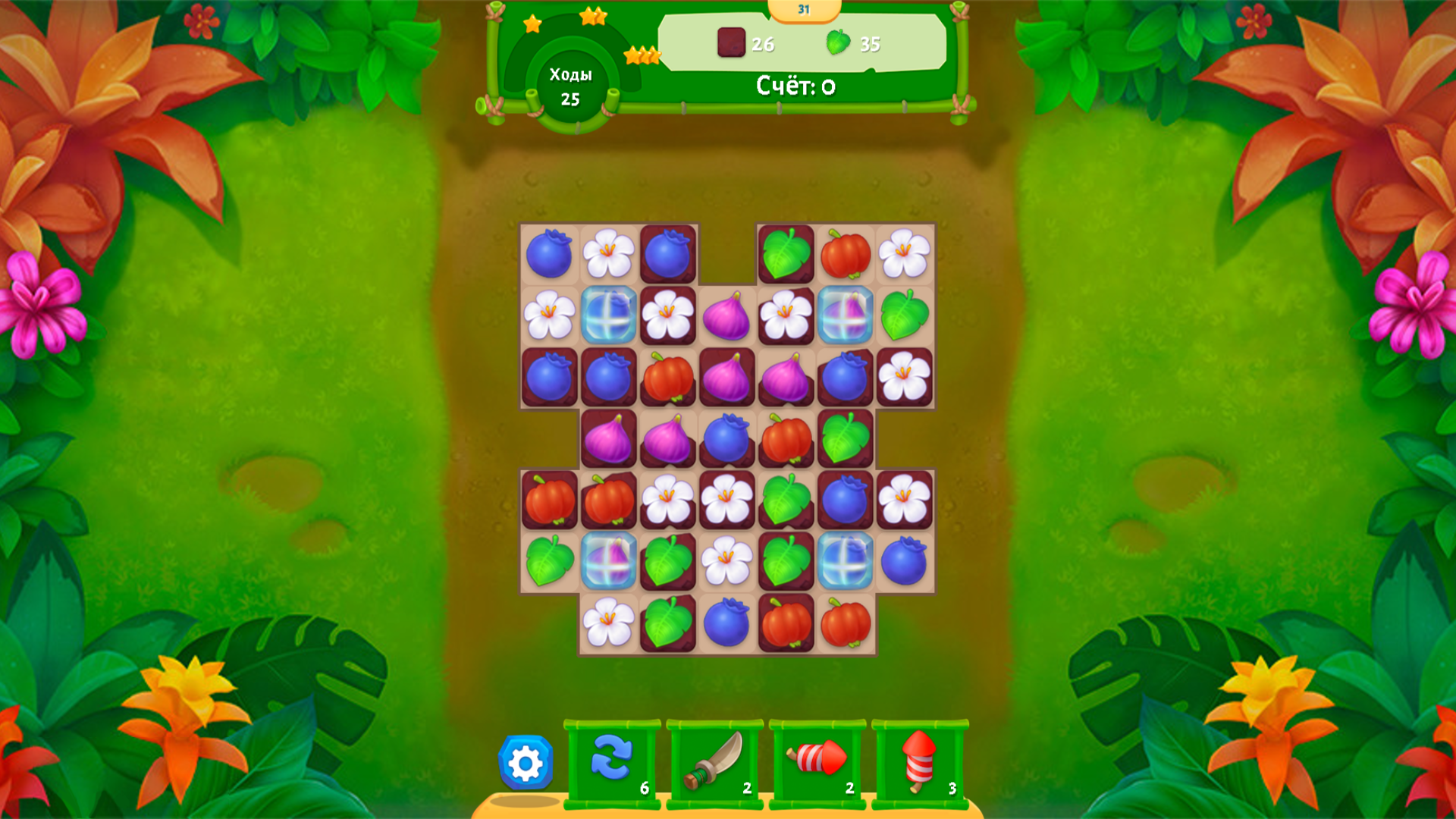Select the green leaf tile in top row

(786, 256)
